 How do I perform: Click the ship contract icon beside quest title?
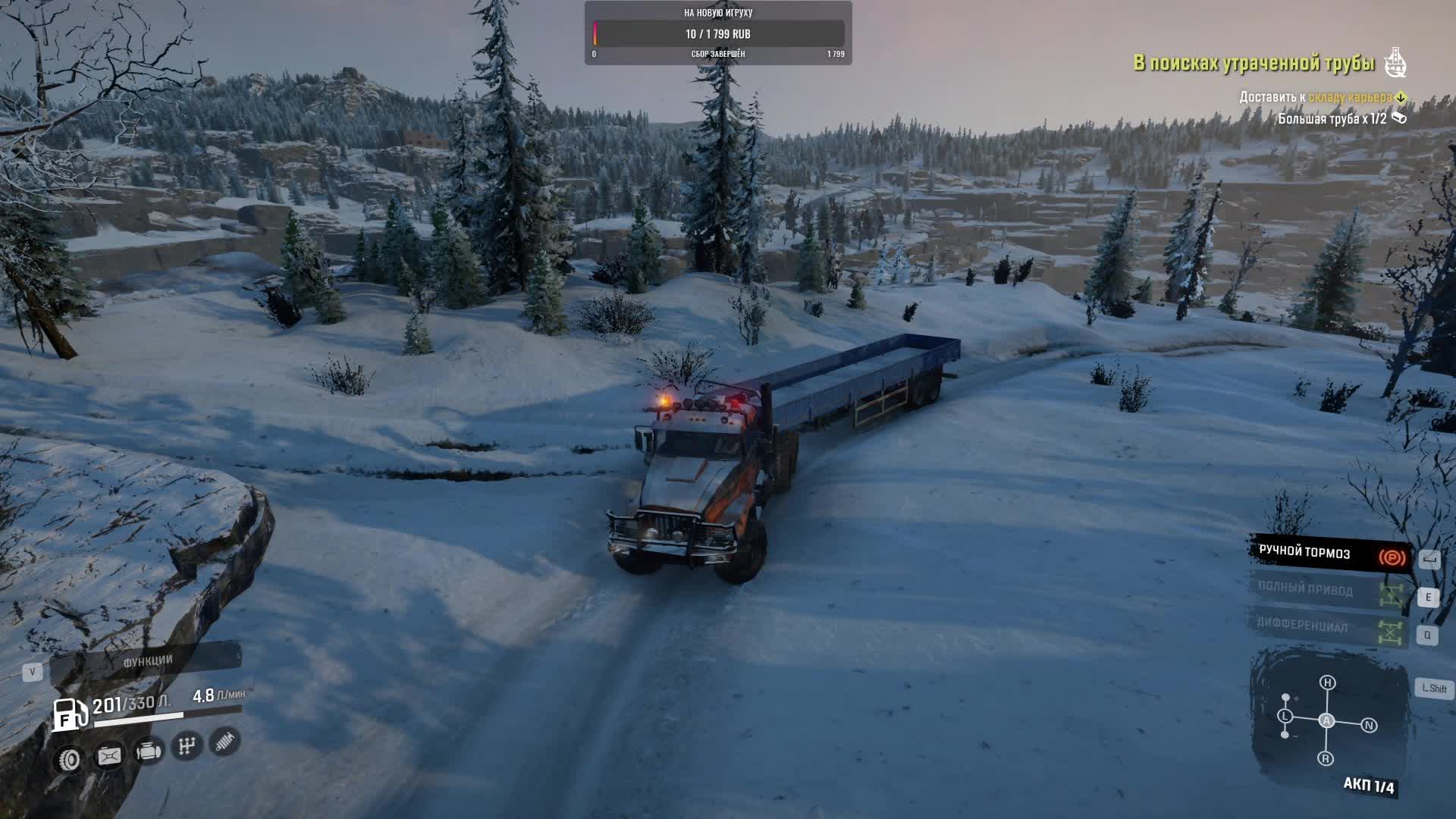(1395, 62)
